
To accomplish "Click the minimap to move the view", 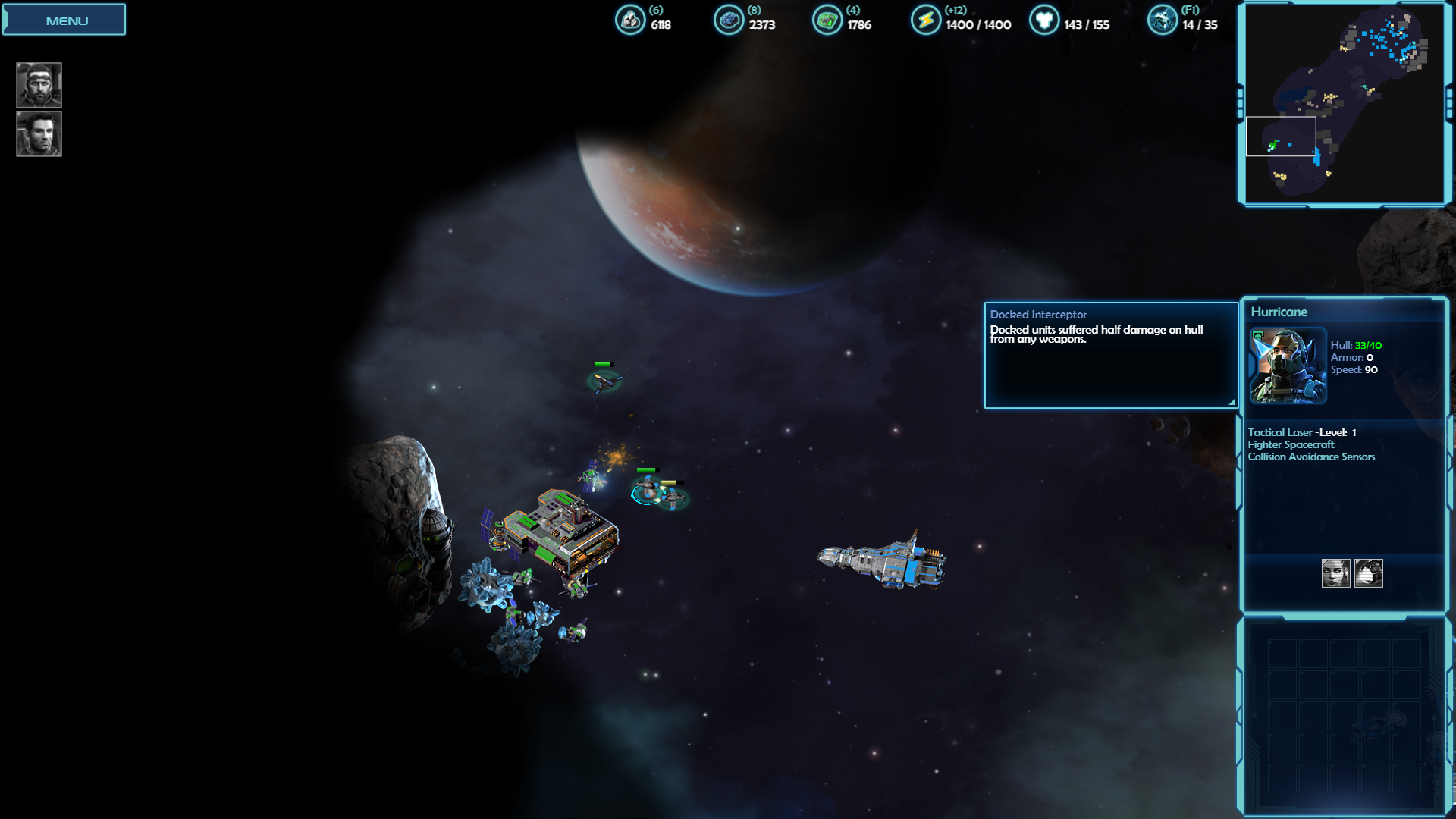I will [1344, 104].
